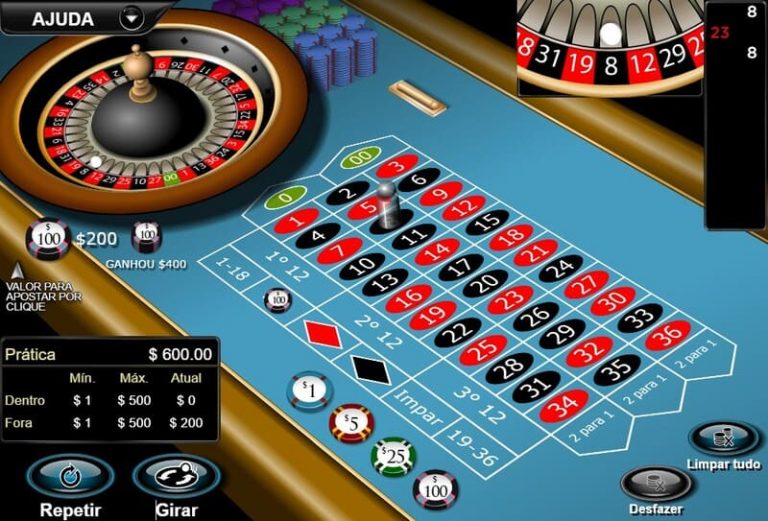Bet on black 17
Image resolution: width=768 pixels, height=521 pixels.
click(x=460, y=266)
